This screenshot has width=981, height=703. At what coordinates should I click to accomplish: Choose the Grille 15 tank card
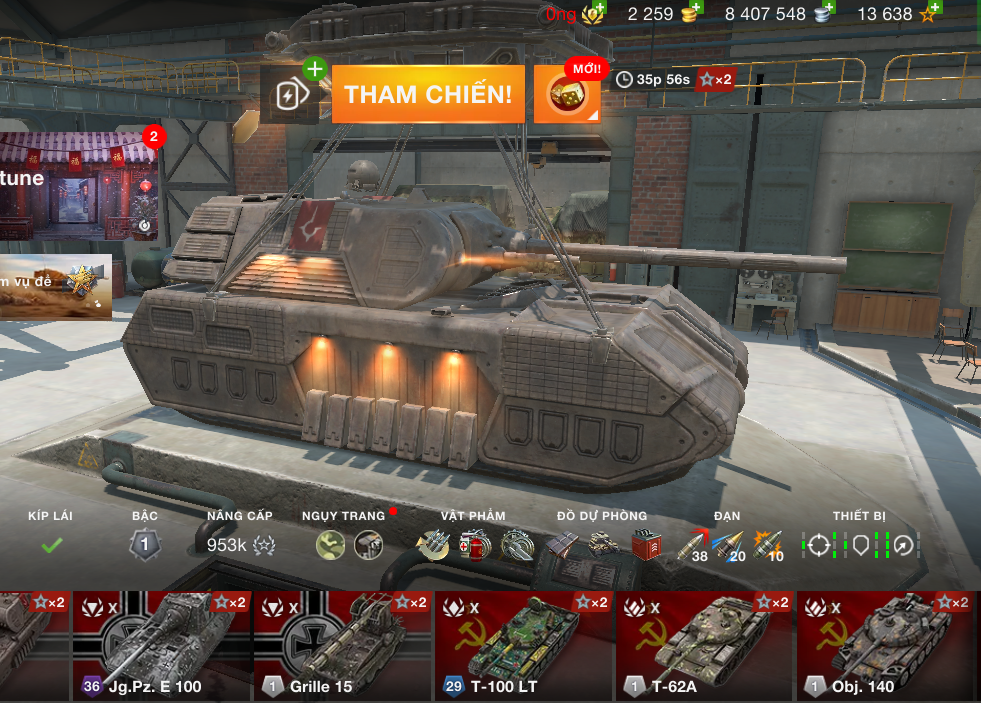[342, 645]
